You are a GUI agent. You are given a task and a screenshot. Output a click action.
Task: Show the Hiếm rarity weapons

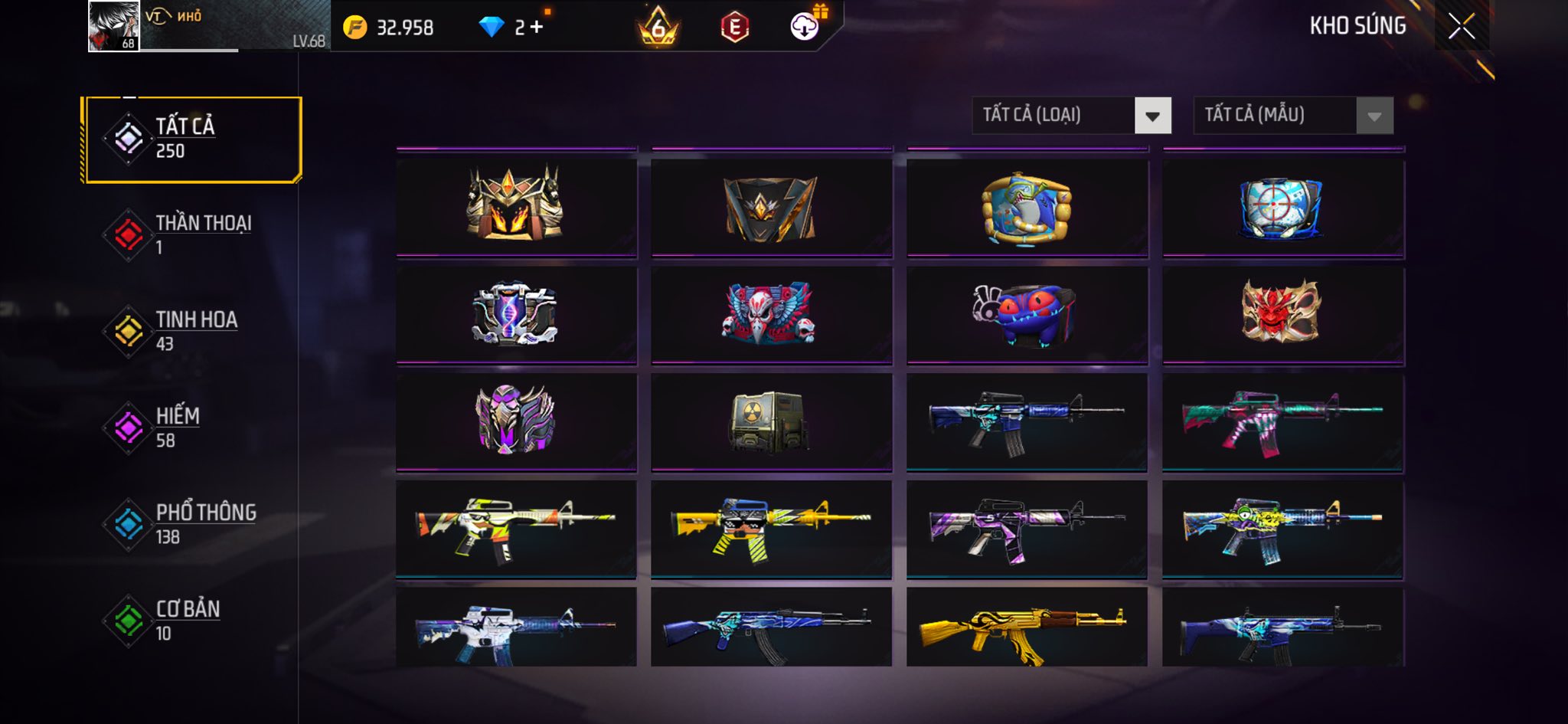193,427
